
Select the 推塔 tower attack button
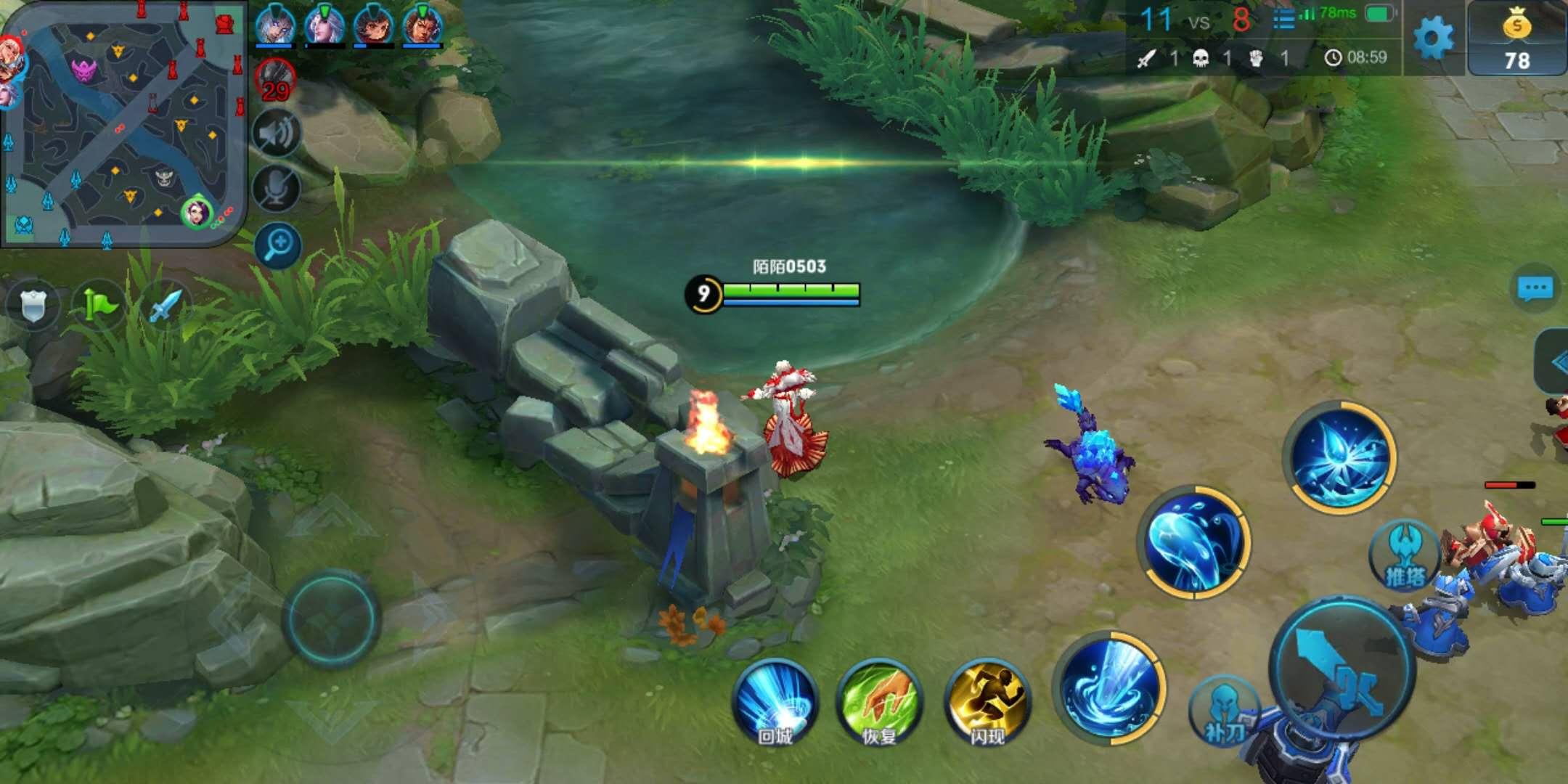pyautogui.click(x=1404, y=556)
